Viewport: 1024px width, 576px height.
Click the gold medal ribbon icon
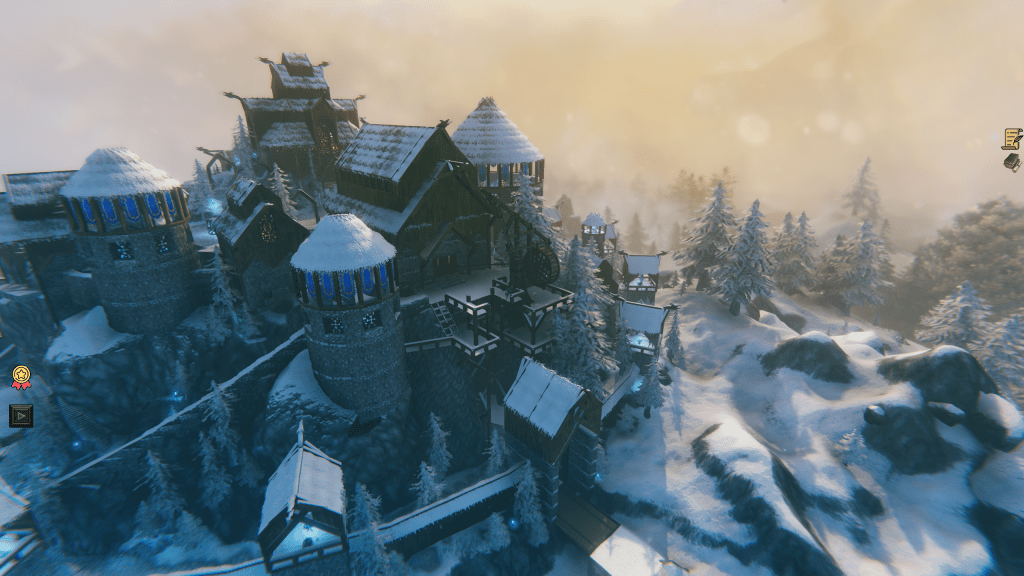[x=21, y=377]
